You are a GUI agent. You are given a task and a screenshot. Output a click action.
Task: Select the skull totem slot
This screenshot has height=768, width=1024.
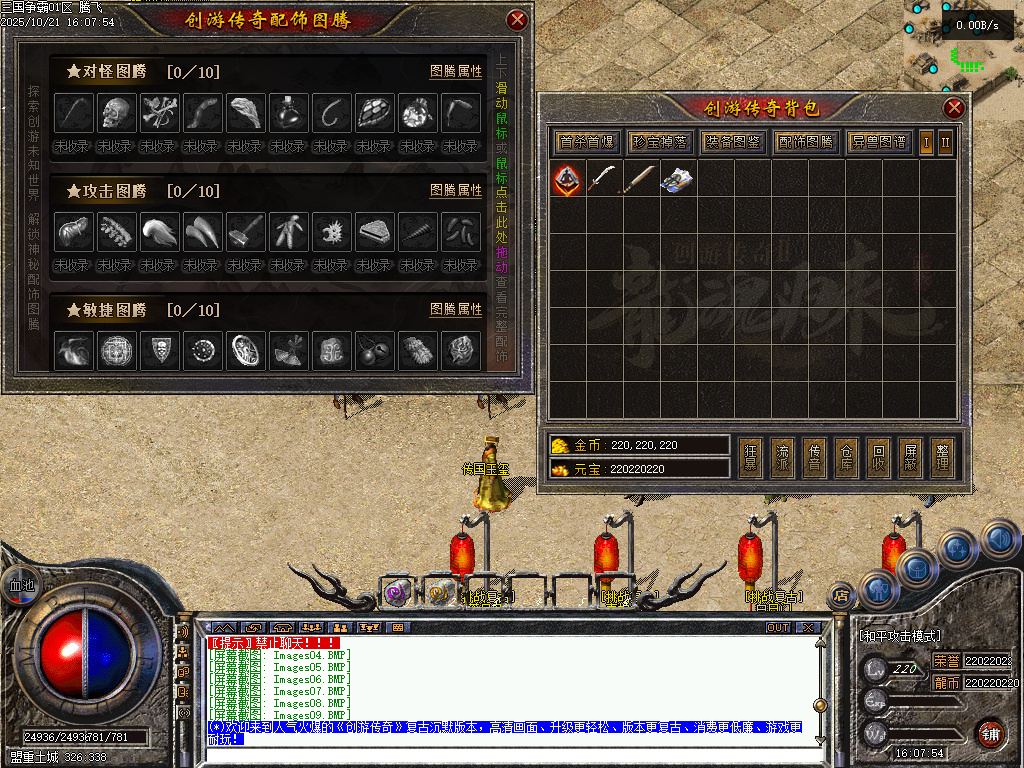click(116, 113)
